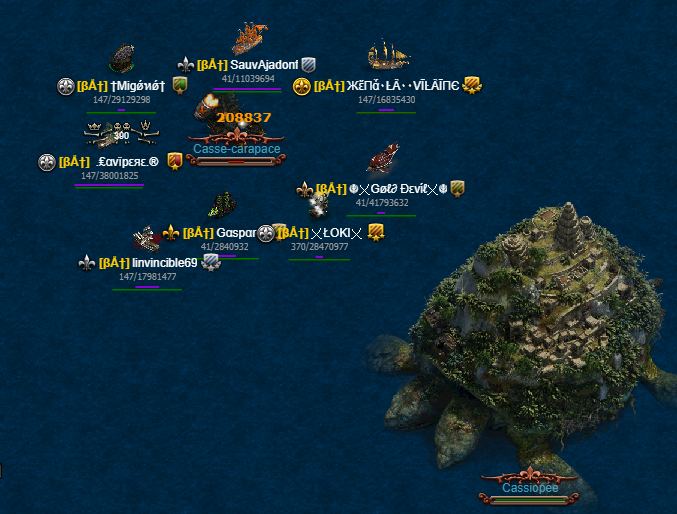The image size is (677, 514).
Task: Select the Iinvincible69 player nameplate
Action: (x=164, y=263)
